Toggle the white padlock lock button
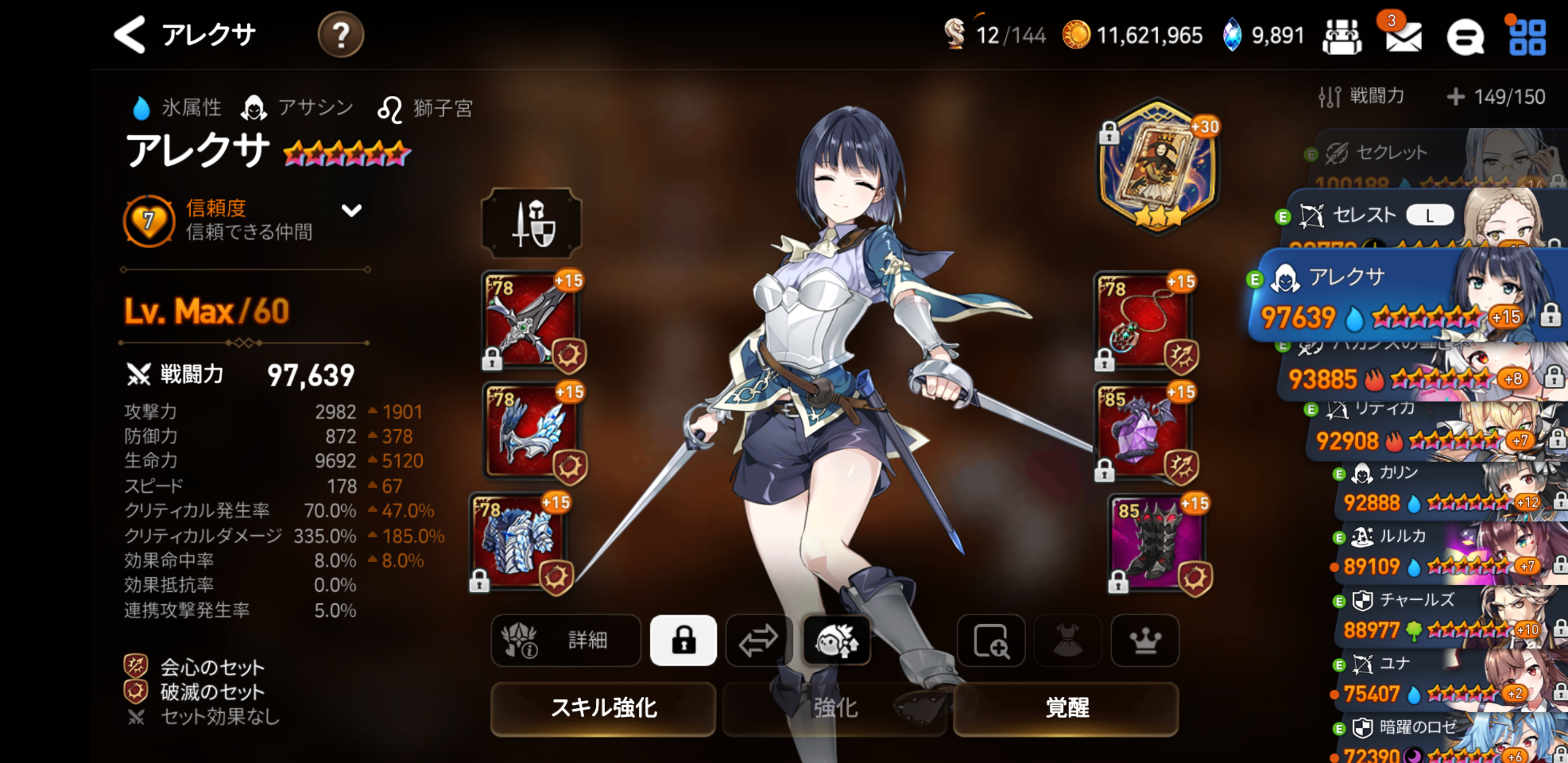Image resolution: width=1568 pixels, height=763 pixels. pyautogui.click(x=683, y=640)
